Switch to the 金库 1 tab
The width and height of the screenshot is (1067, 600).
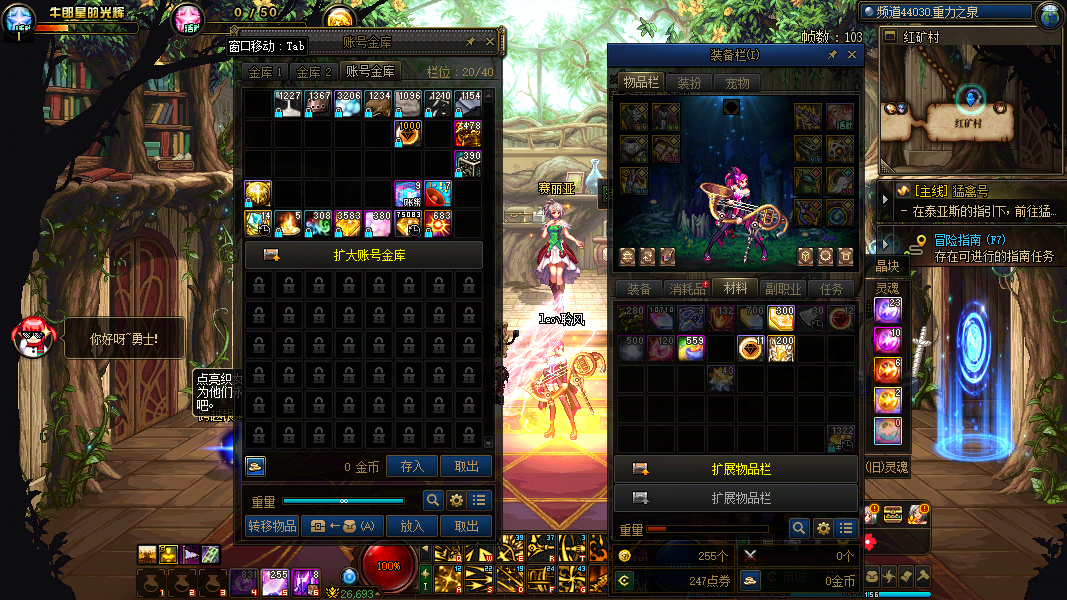266,72
